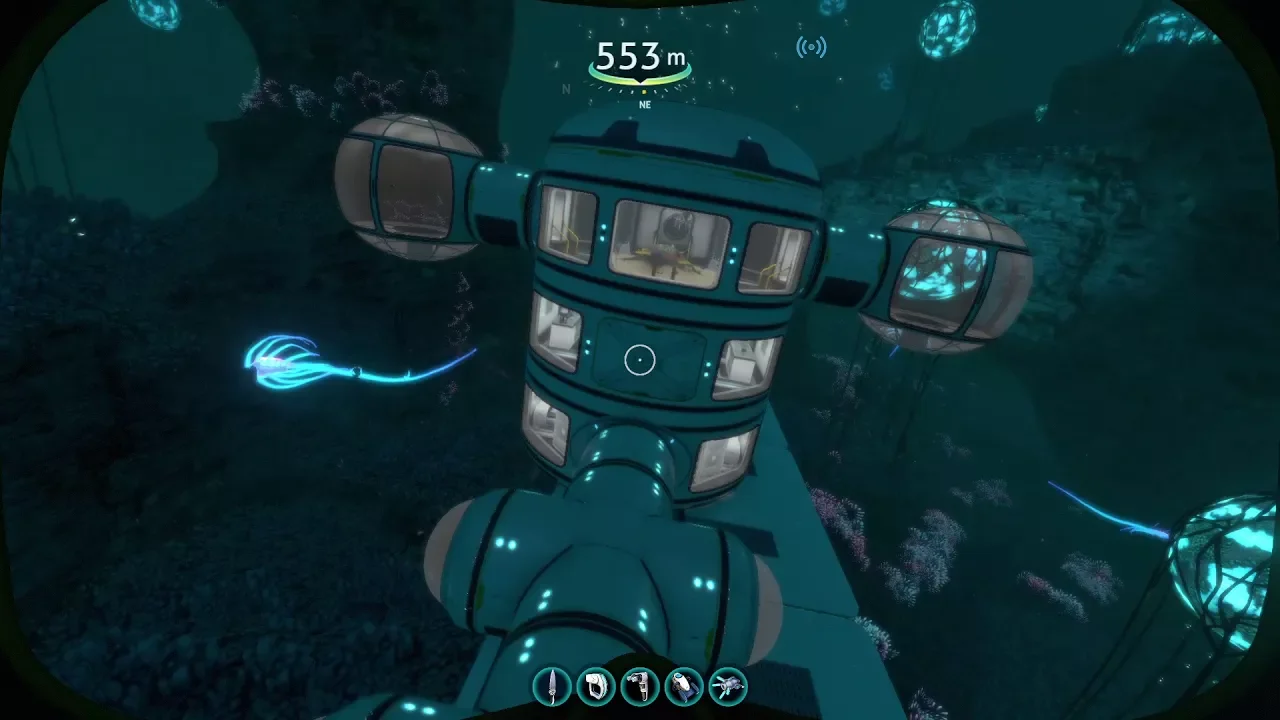Click the blue beacon signal marker
Screen dimensions: 1280x720
(x=811, y=47)
